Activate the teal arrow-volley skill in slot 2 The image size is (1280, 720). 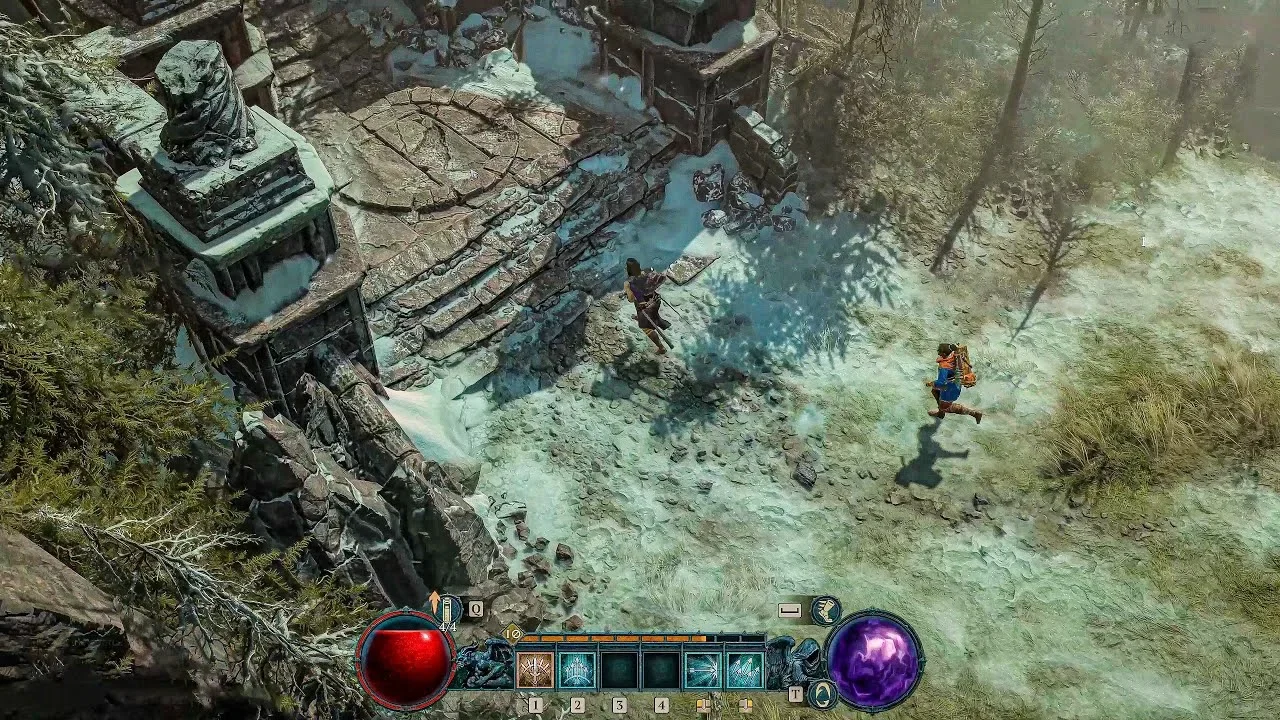click(x=577, y=670)
